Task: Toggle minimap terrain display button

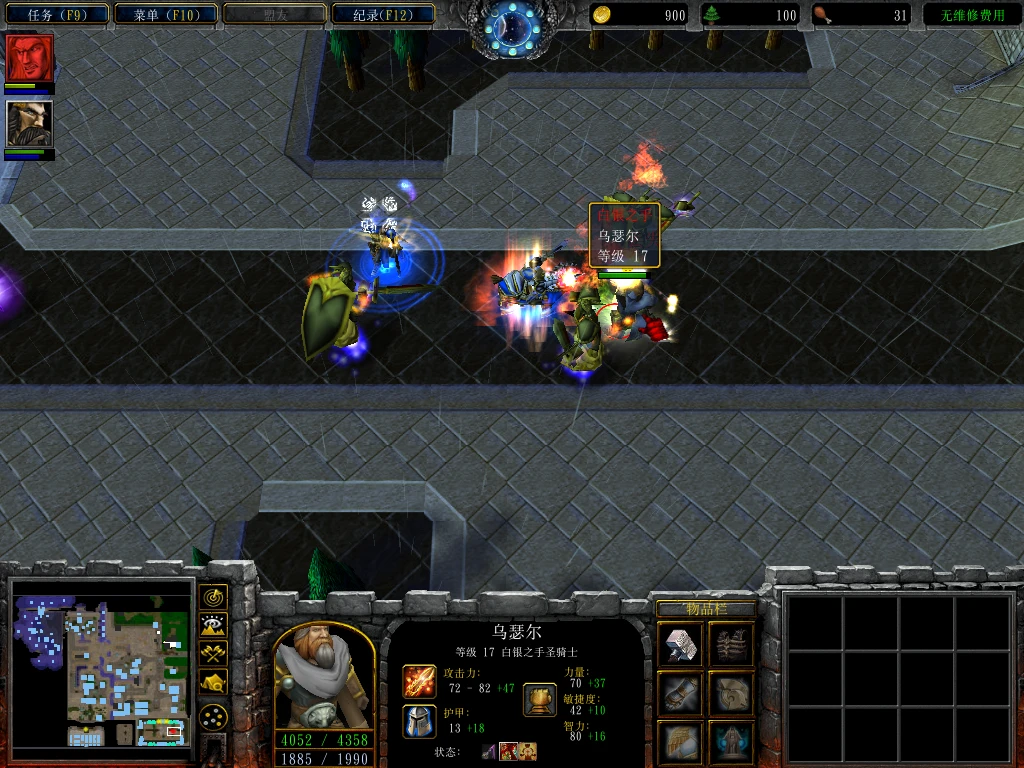Action: pos(213,626)
